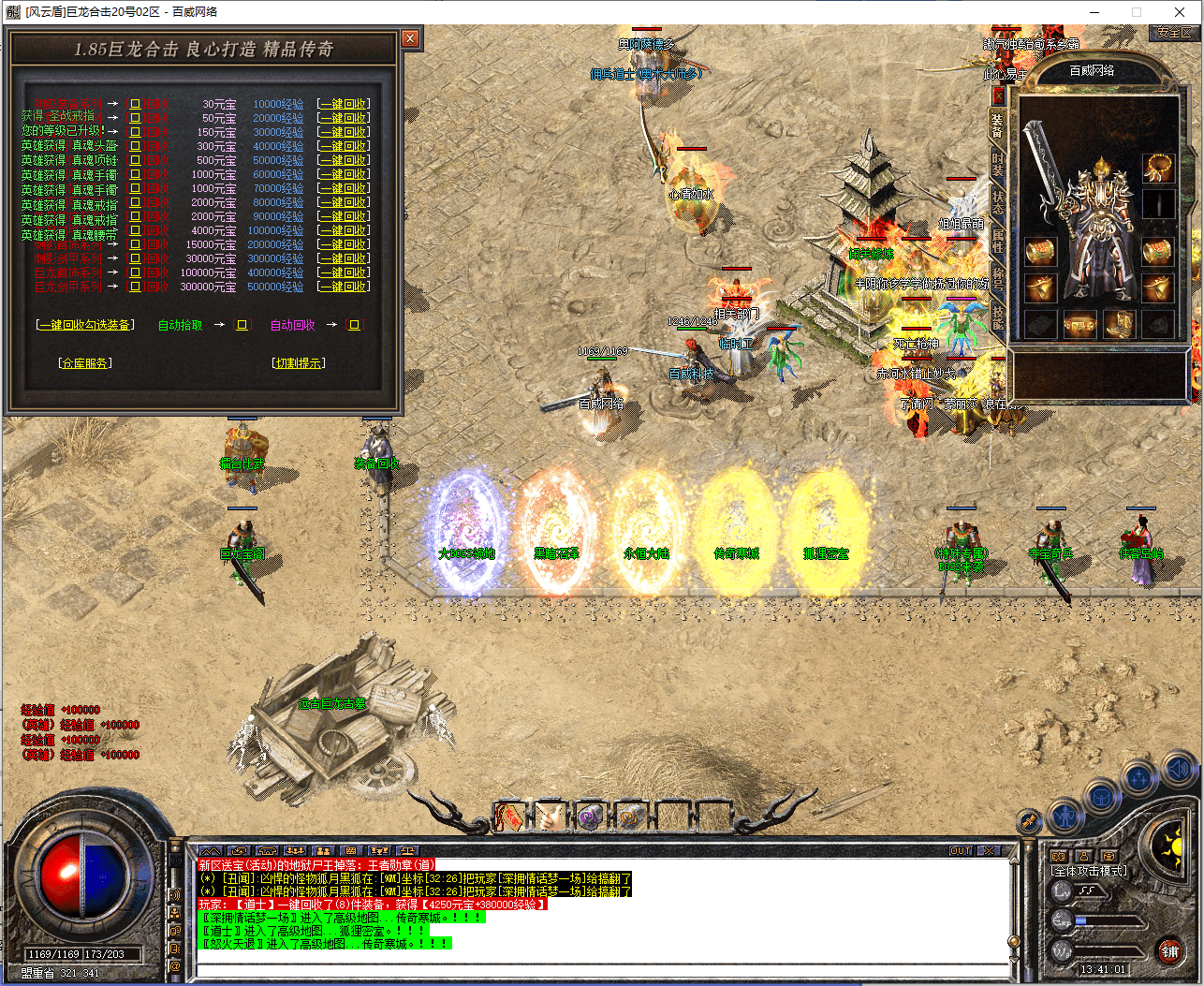Screen dimensions: 1204x986
Task: Switch to the 称号 tab
Action: (998, 279)
